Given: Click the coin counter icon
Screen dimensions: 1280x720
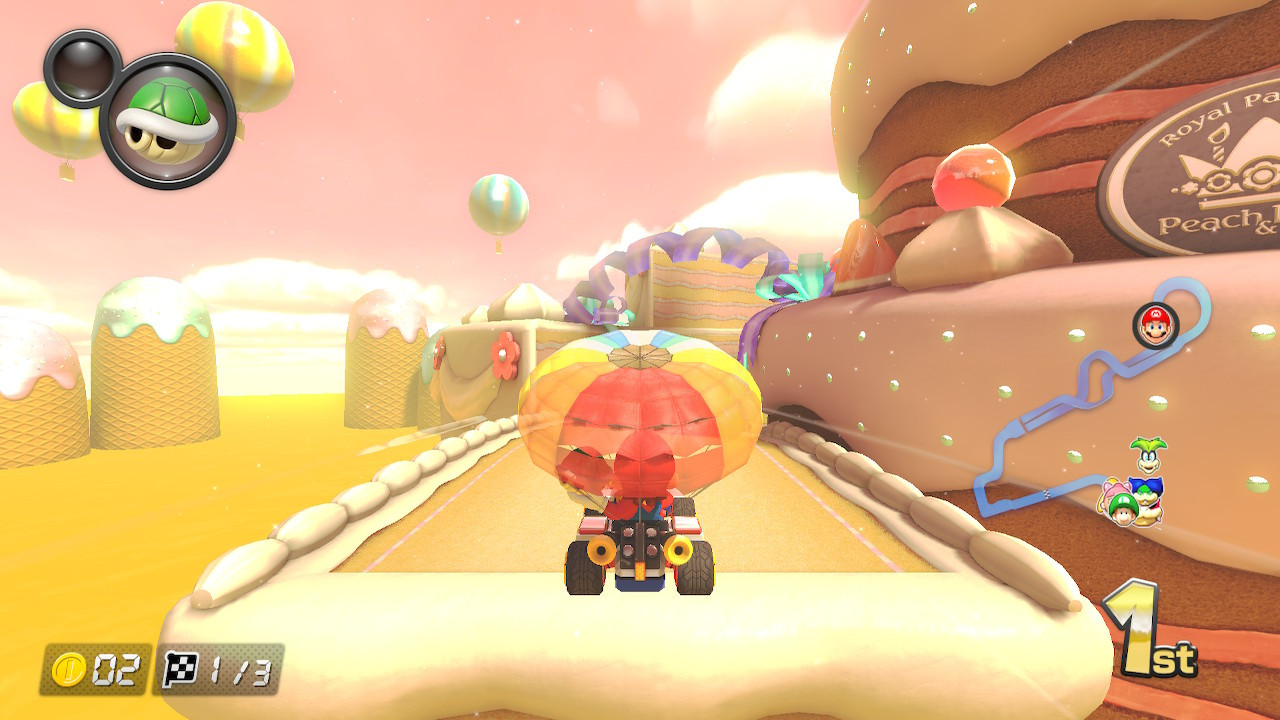Looking at the screenshot, I should (x=68, y=667).
